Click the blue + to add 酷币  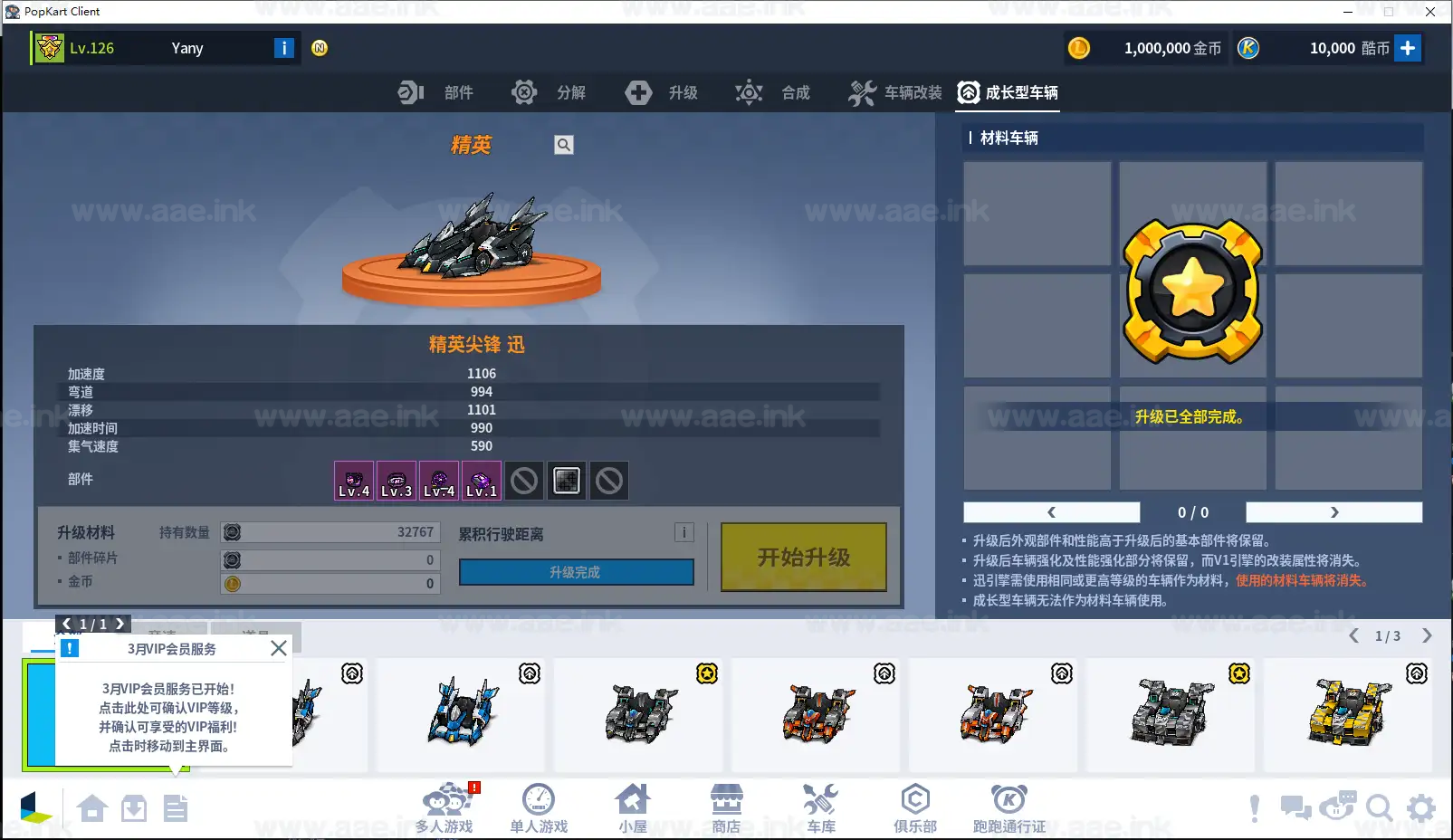1409,48
